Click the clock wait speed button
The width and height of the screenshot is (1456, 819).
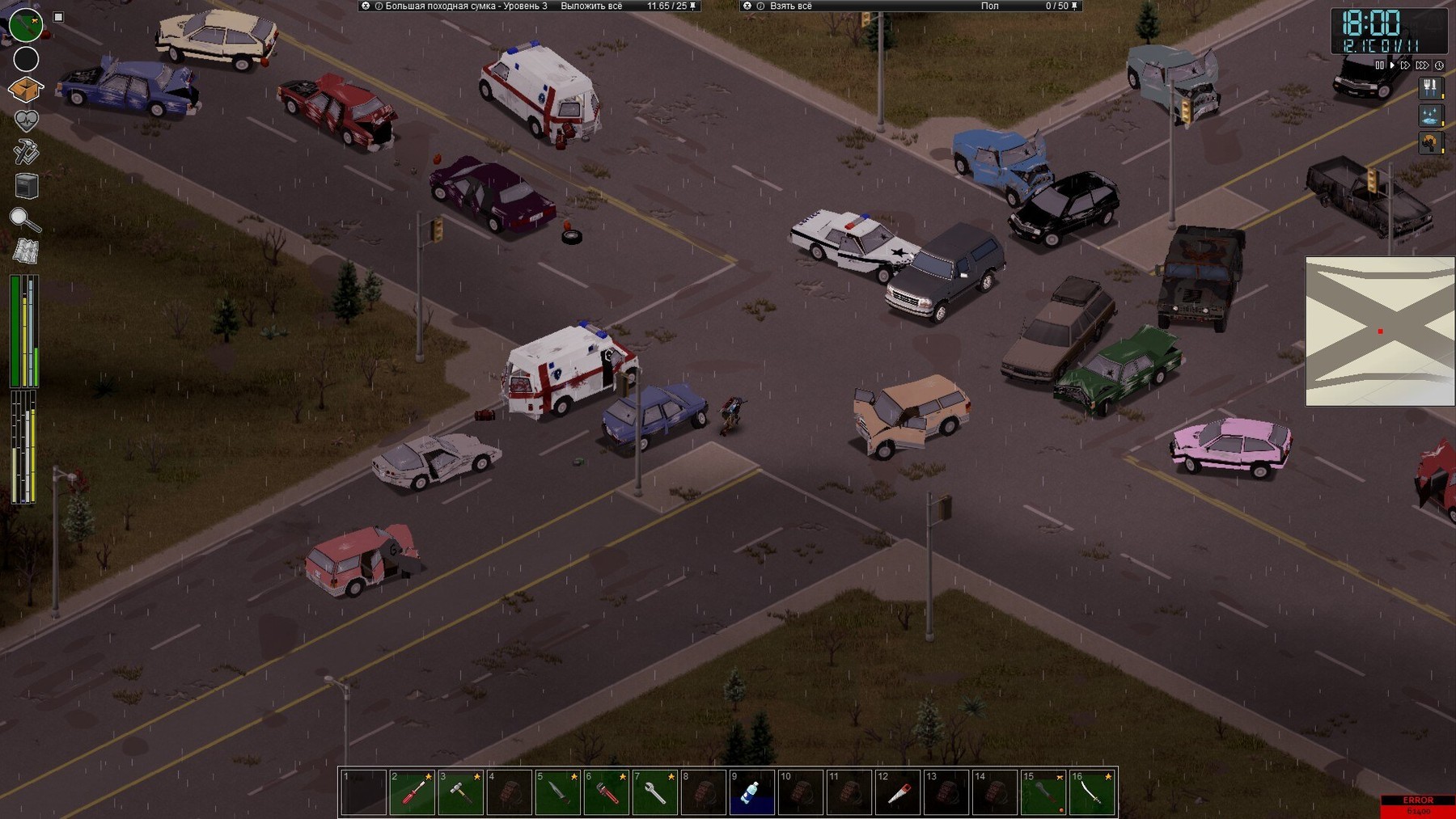1439,65
